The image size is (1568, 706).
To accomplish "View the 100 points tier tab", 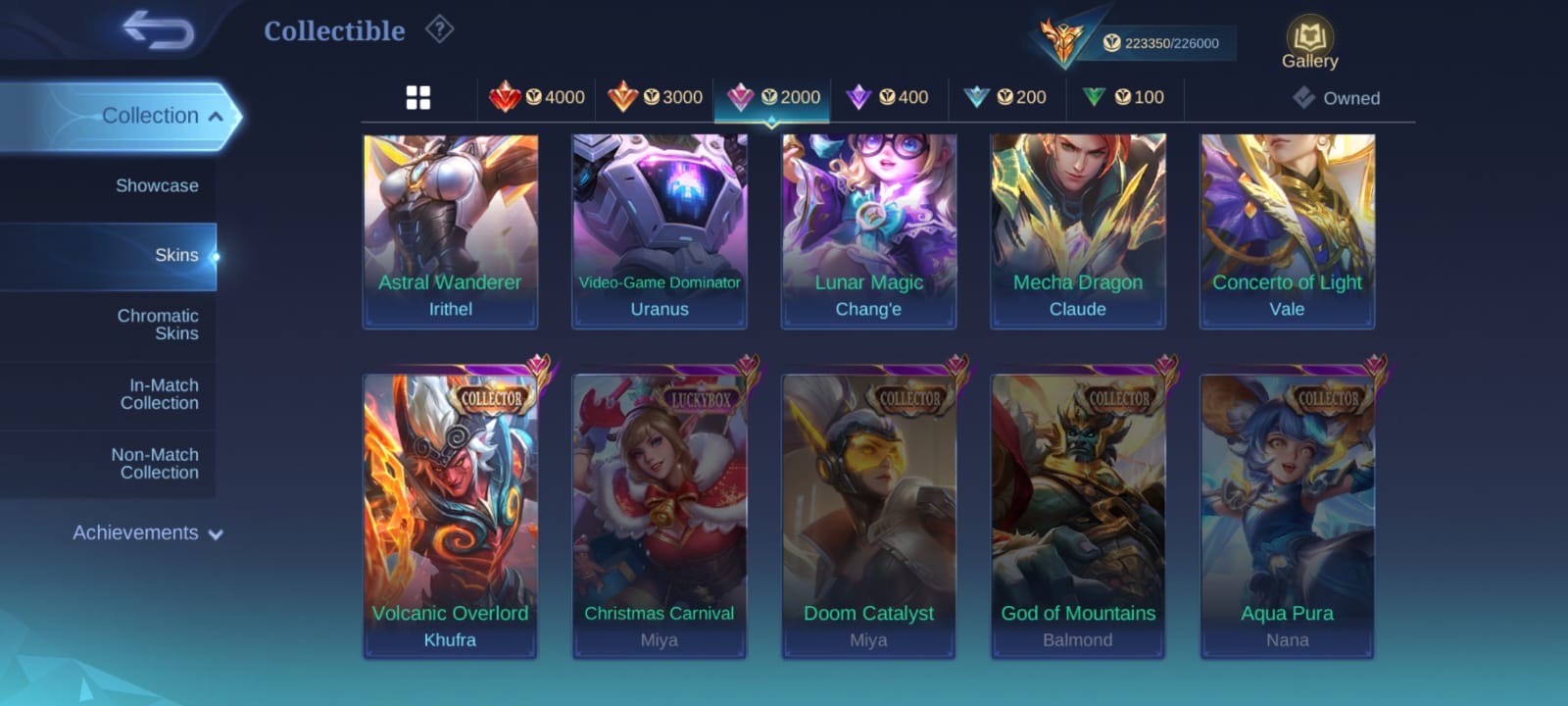I will pyautogui.click(x=1124, y=97).
